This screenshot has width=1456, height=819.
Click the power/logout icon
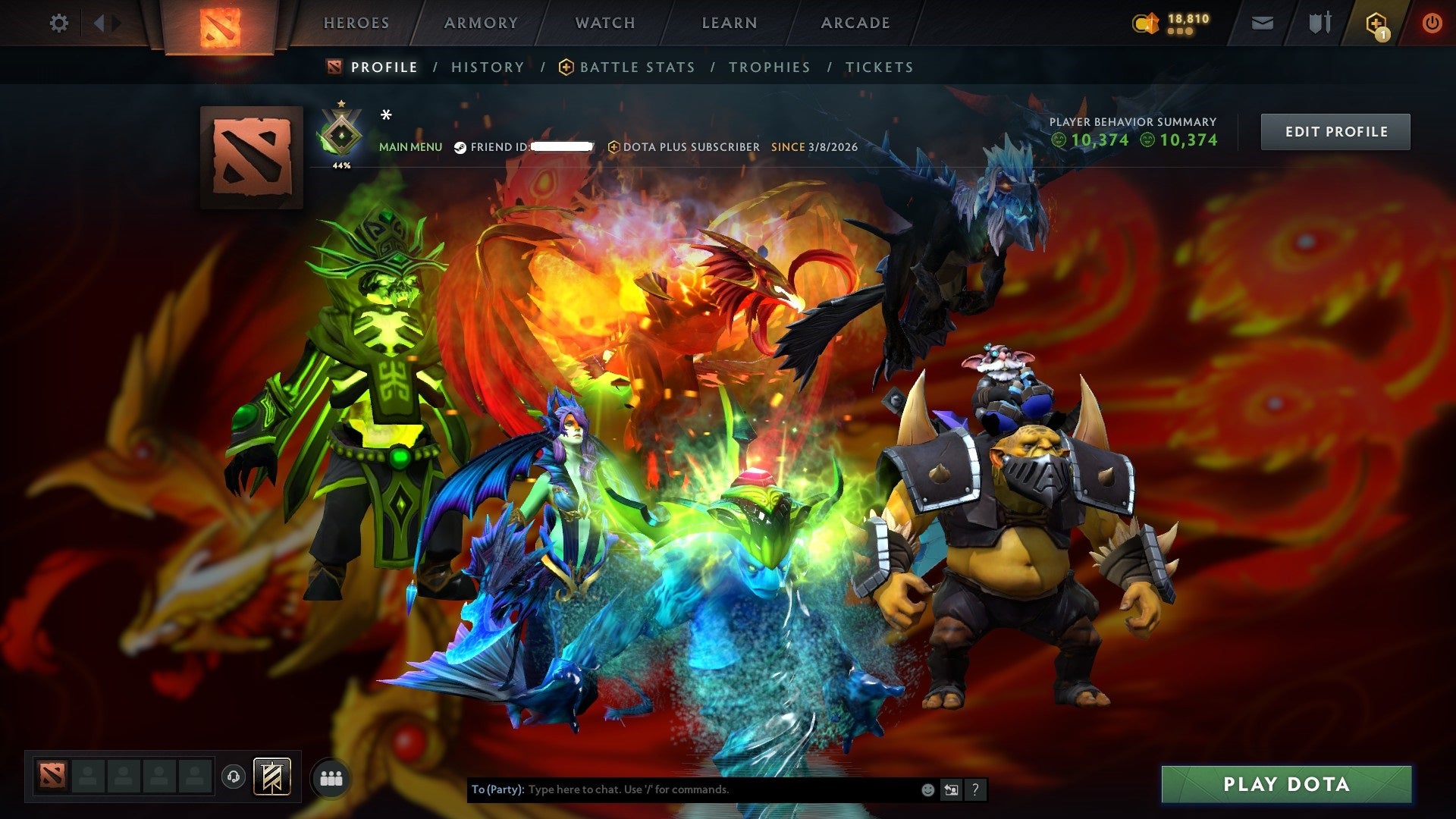pos(1432,23)
